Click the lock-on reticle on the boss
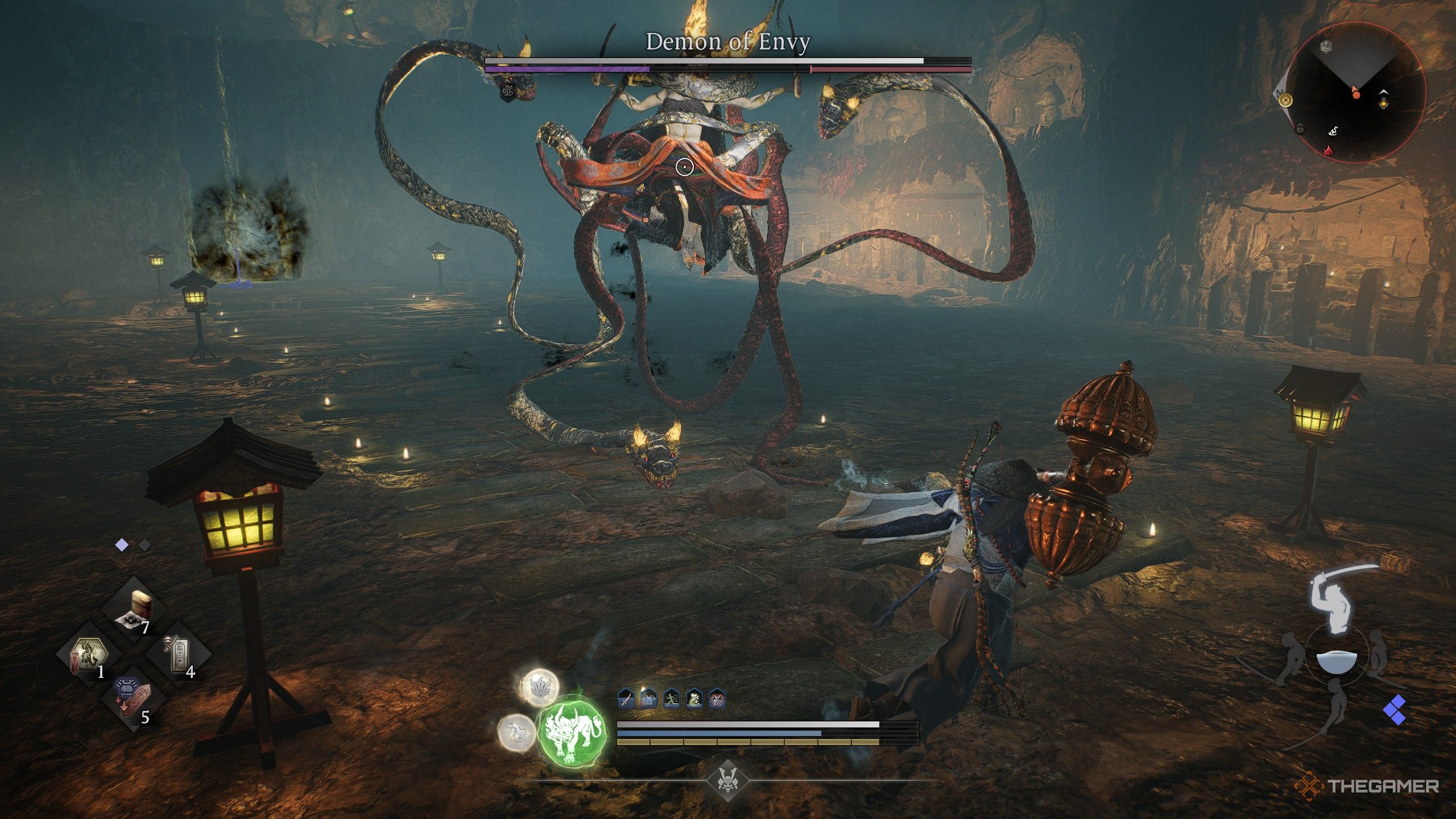Image resolution: width=1456 pixels, height=819 pixels. pyautogui.click(x=685, y=167)
